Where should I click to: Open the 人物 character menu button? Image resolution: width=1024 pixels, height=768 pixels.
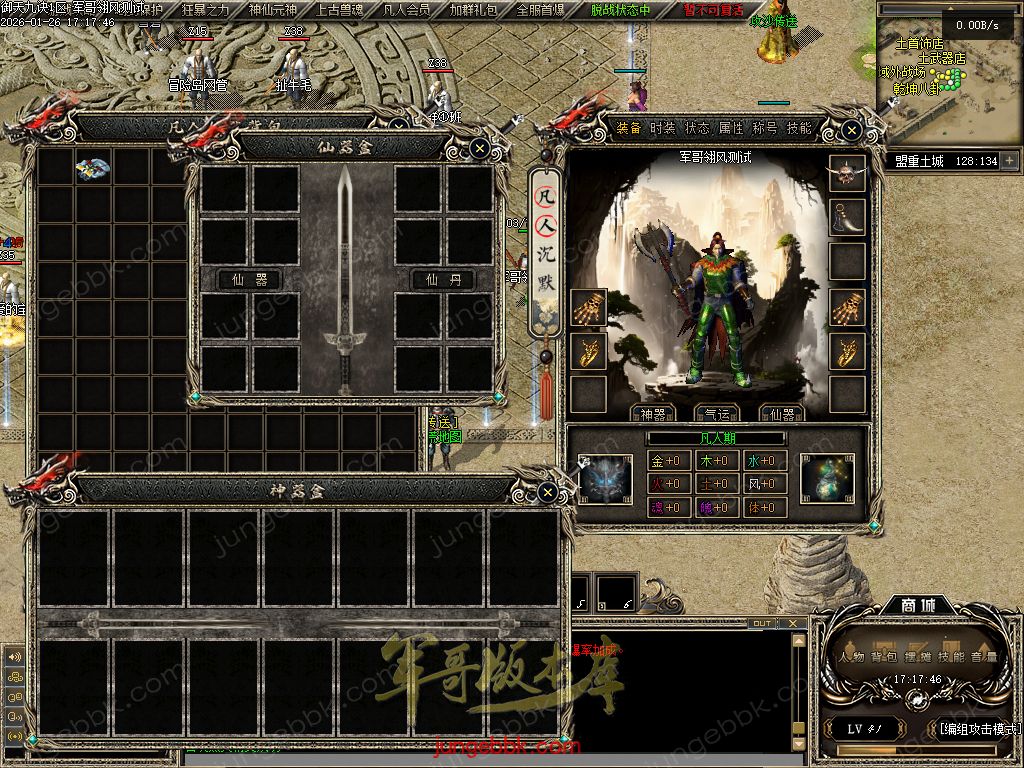click(852, 657)
